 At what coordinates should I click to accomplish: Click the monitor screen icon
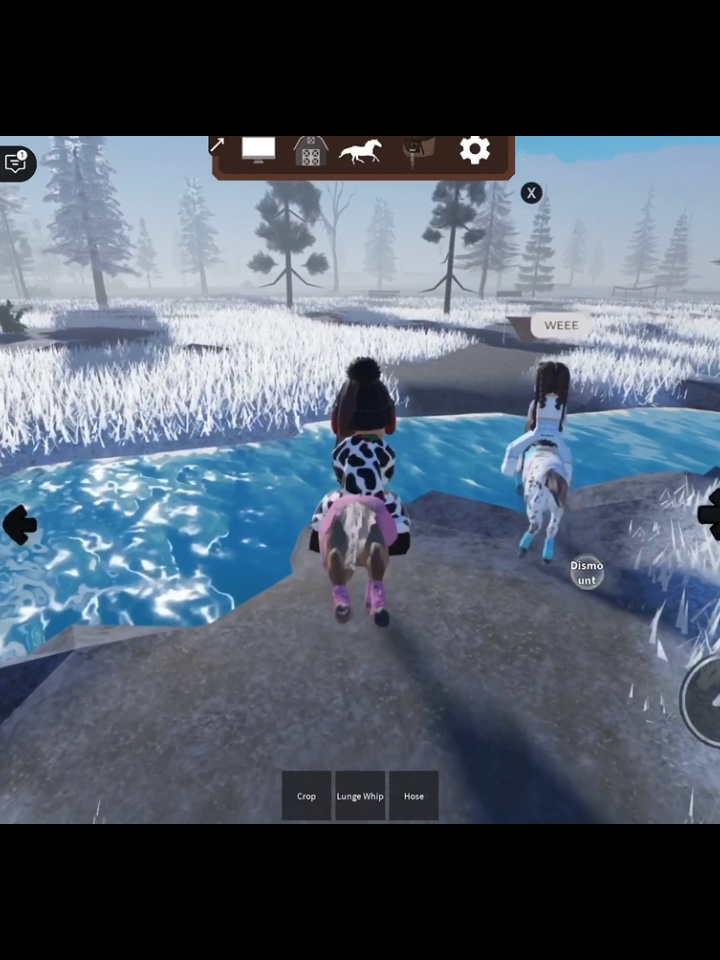[x=258, y=150]
